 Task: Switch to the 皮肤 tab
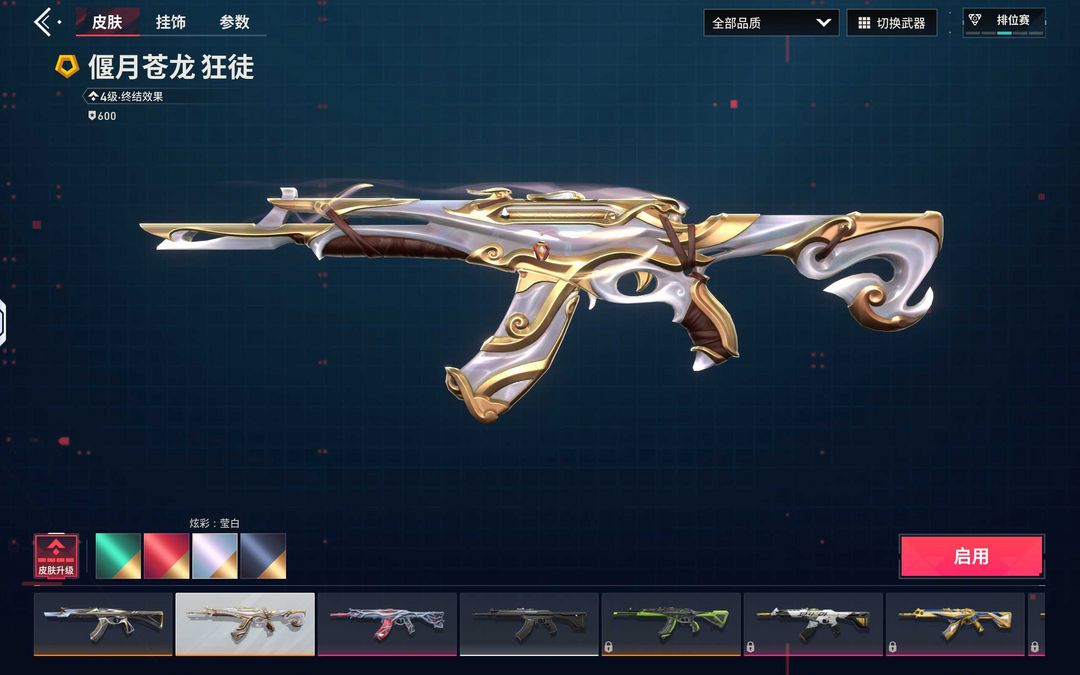(107, 22)
